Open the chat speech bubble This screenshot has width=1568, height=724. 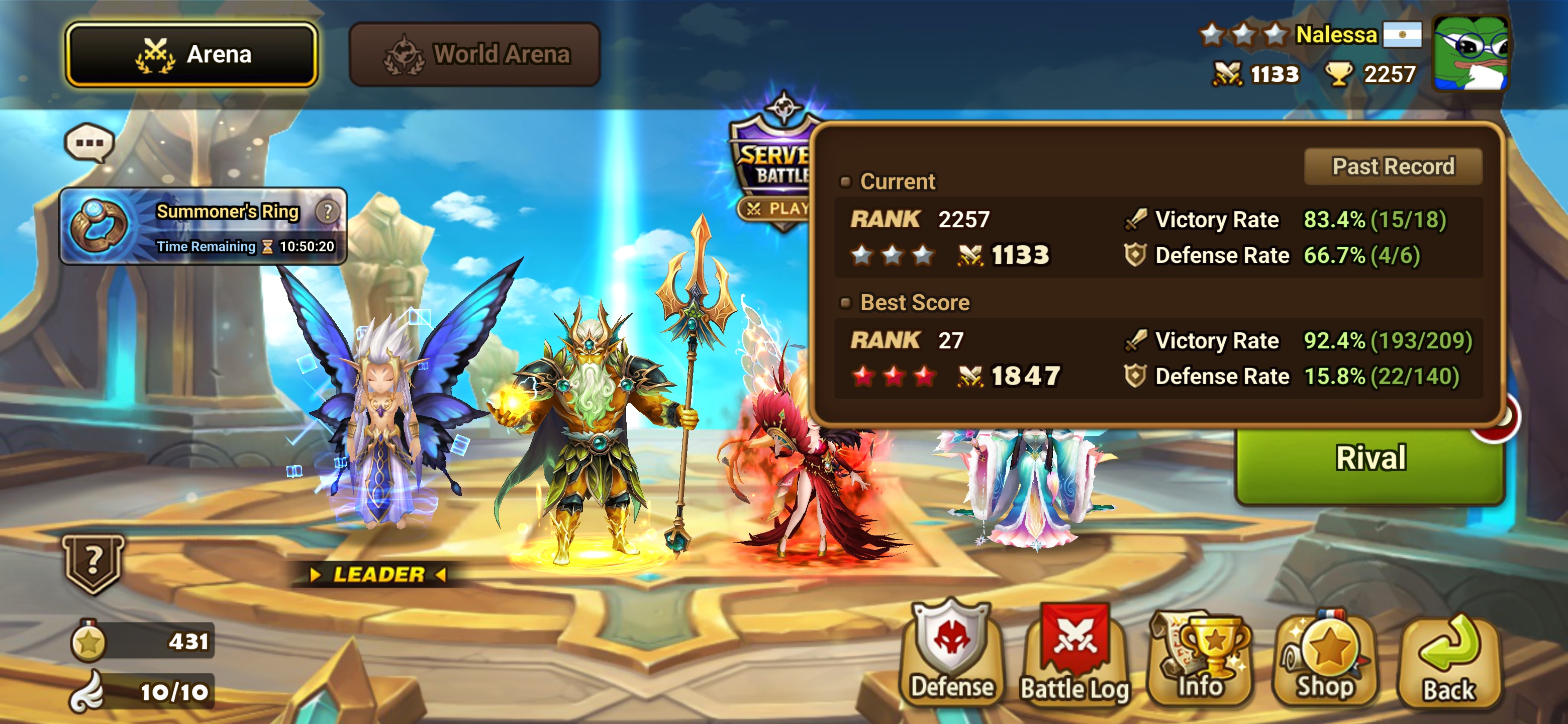tap(89, 143)
